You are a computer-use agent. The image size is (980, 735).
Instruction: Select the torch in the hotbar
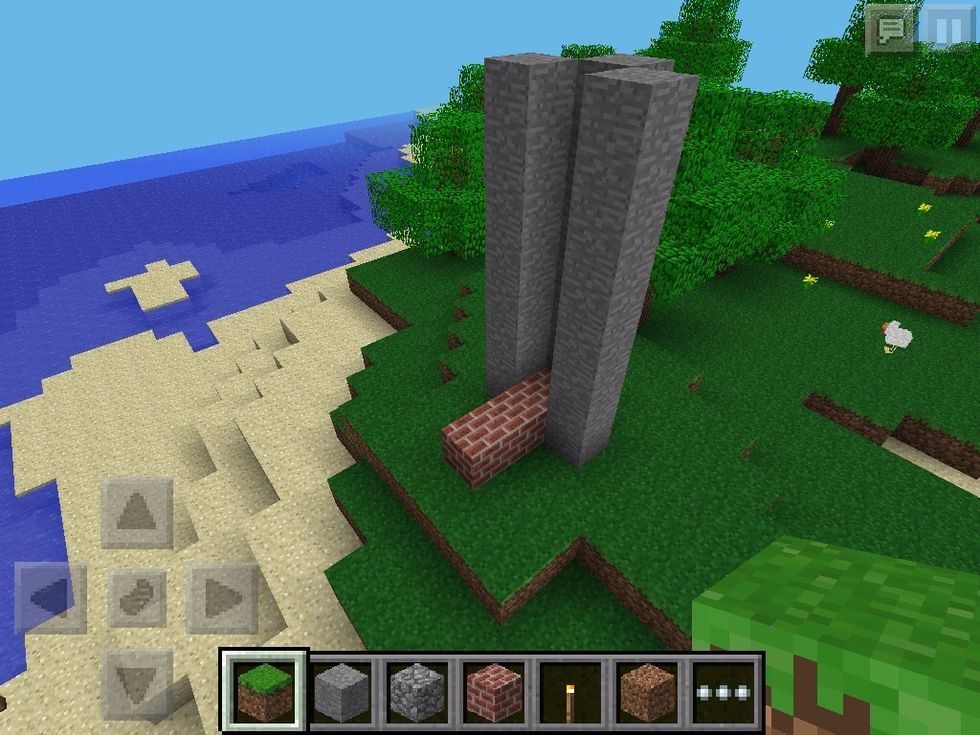pyautogui.click(x=570, y=691)
